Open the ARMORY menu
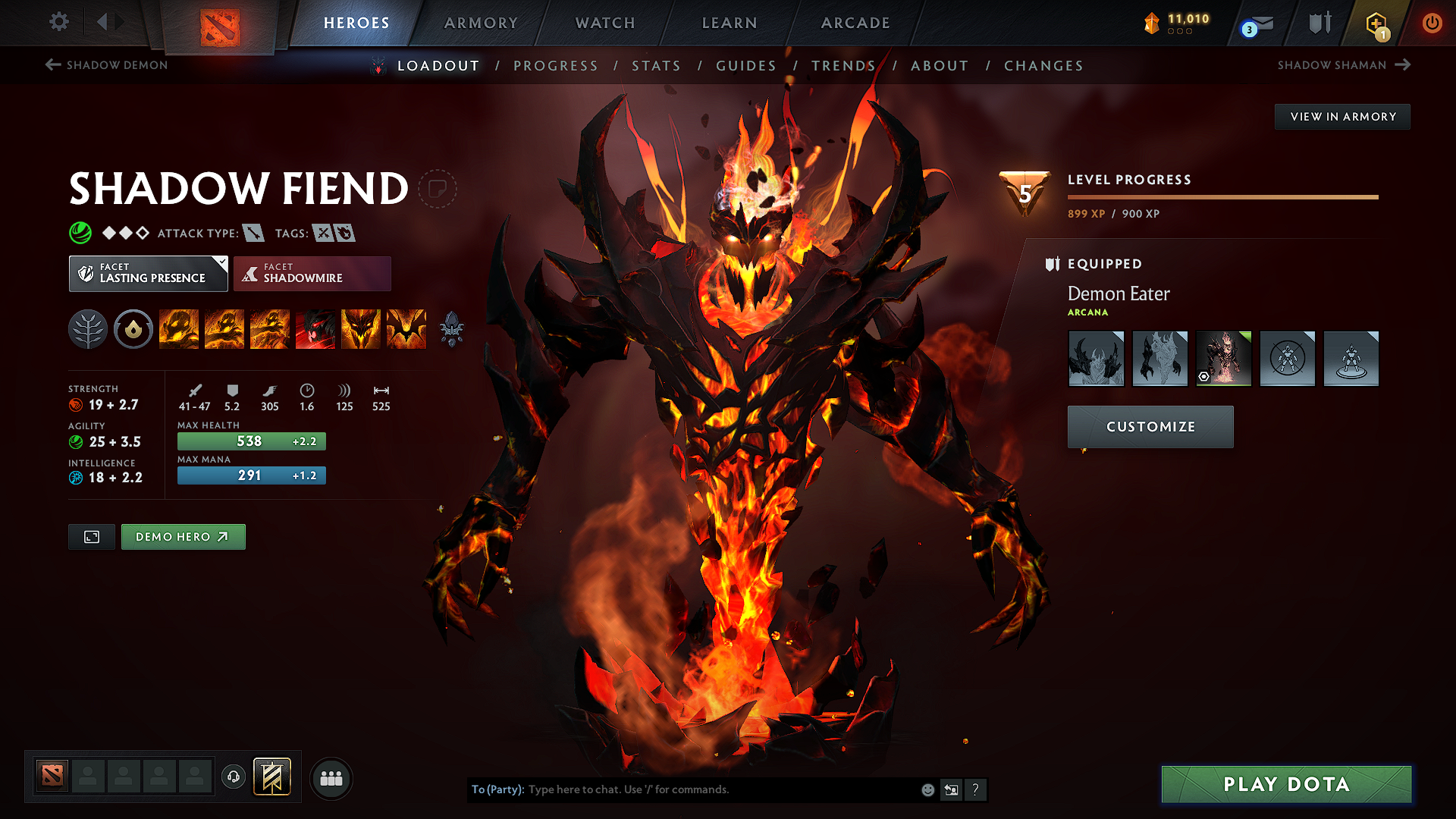 [x=481, y=23]
